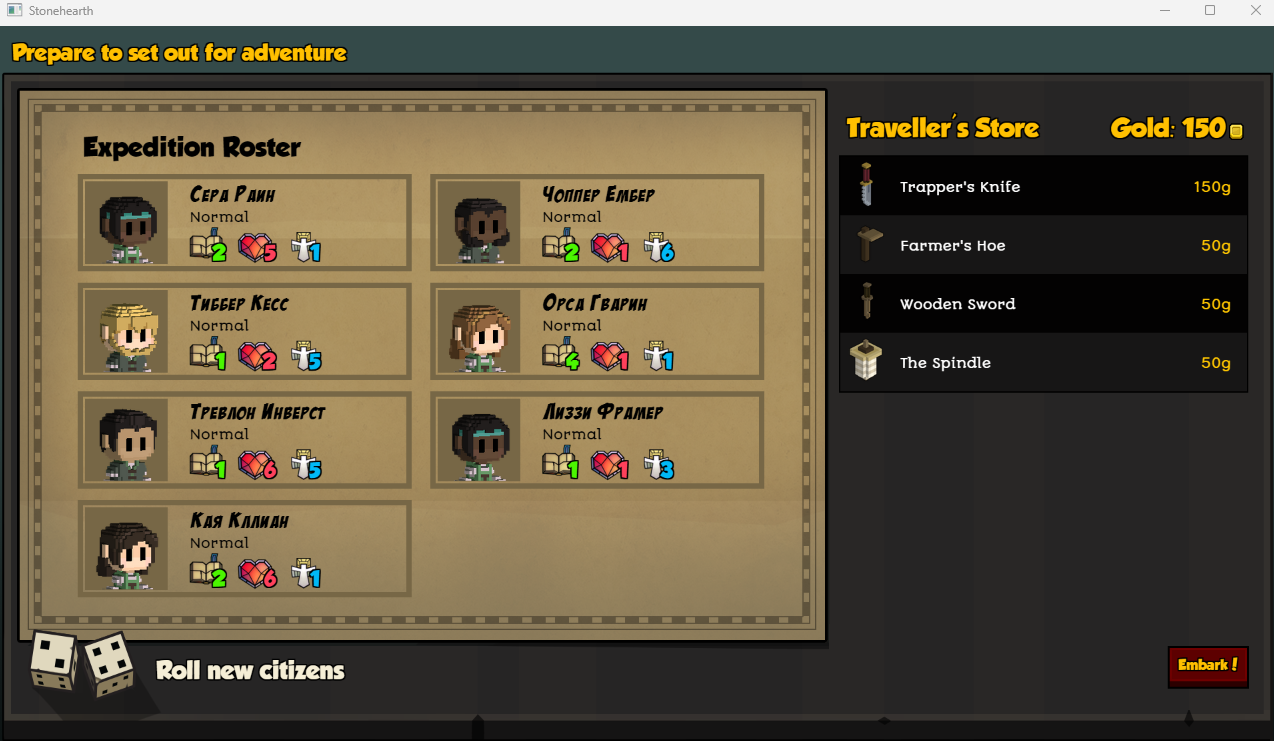Purchase the Farmer's Hoe
The image size is (1274, 741).
coord(1043,246)
